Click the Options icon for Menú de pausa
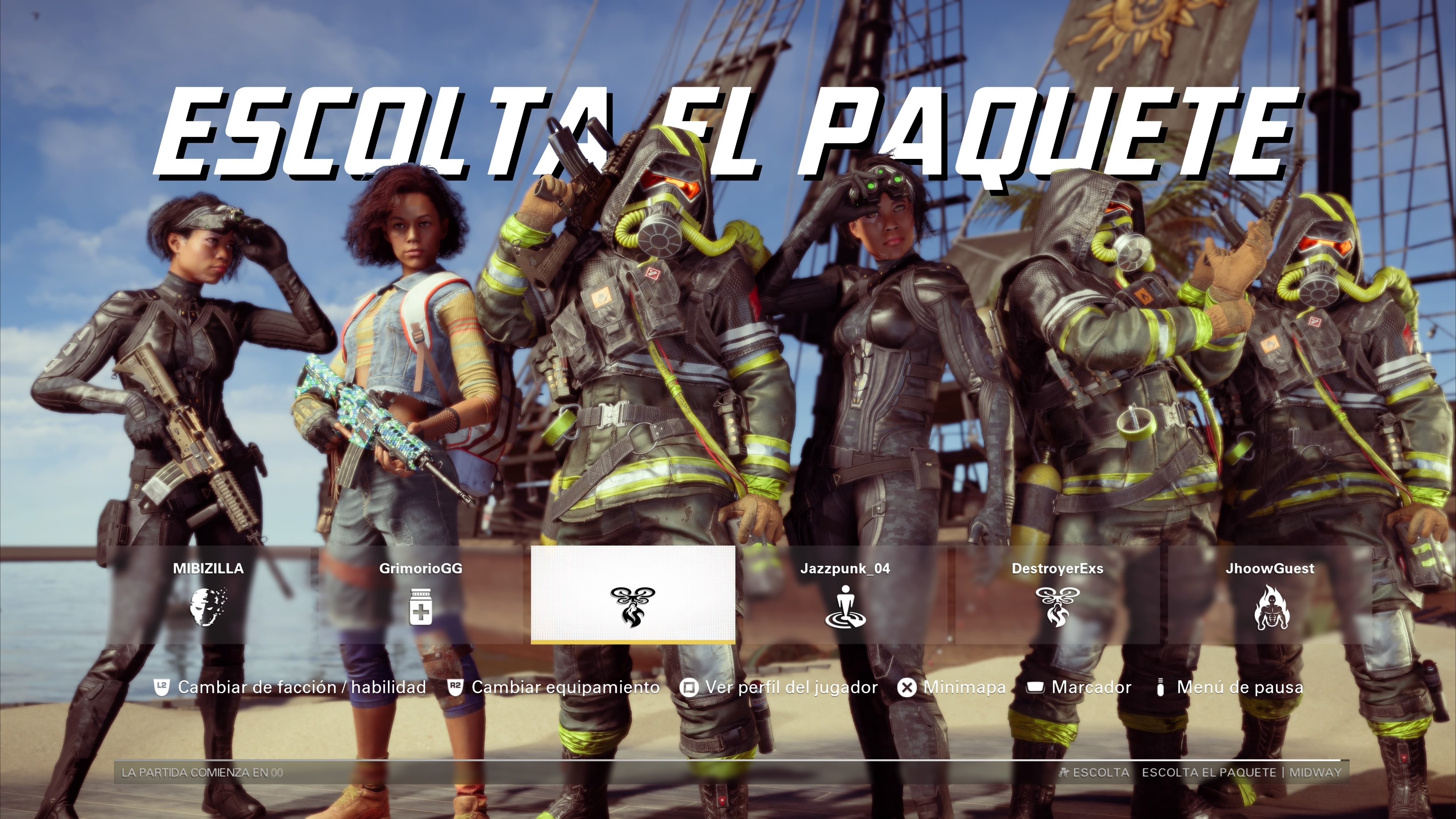 click(x=1161, y=688)
